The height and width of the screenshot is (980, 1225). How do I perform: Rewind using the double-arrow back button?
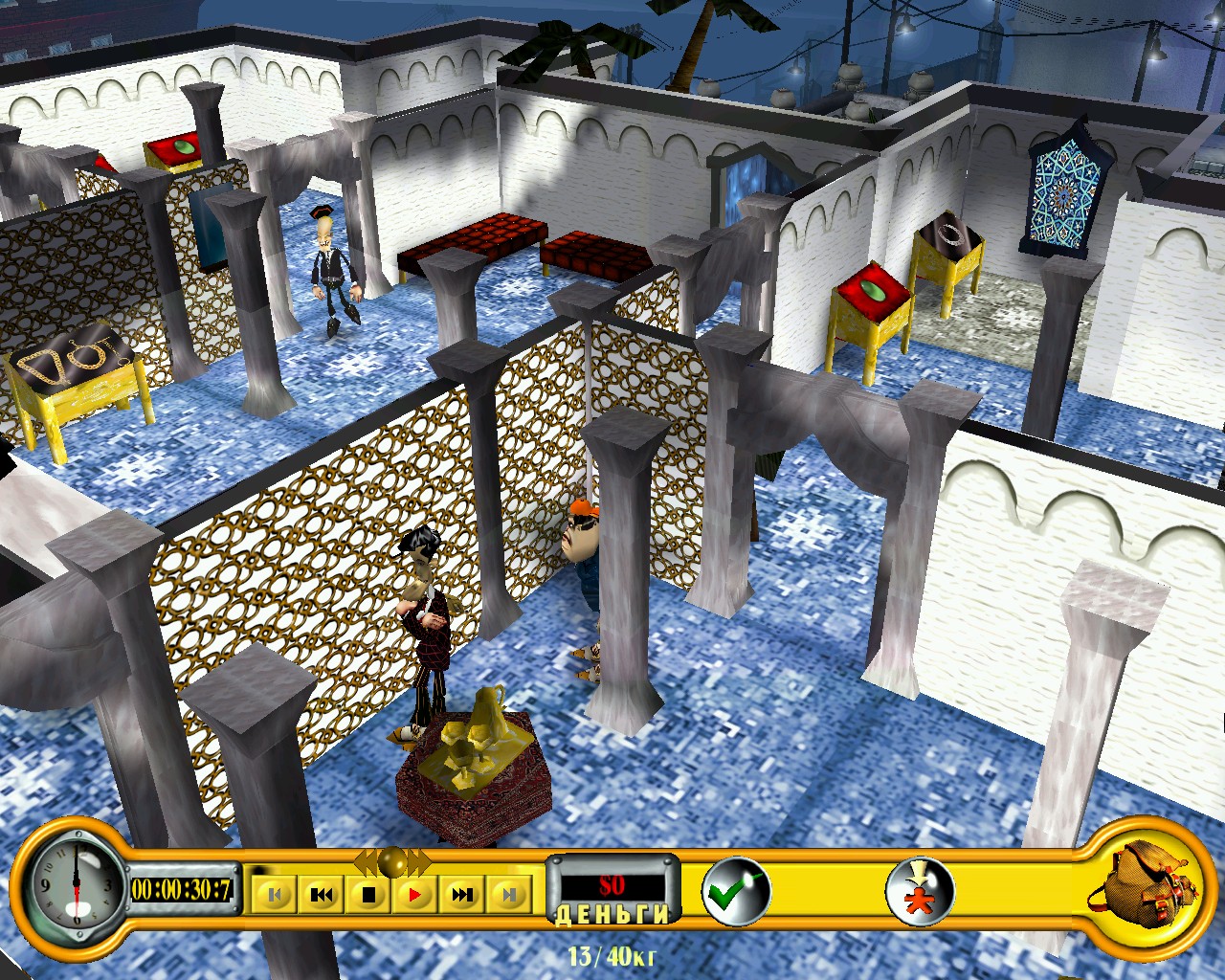click(322, 895)
